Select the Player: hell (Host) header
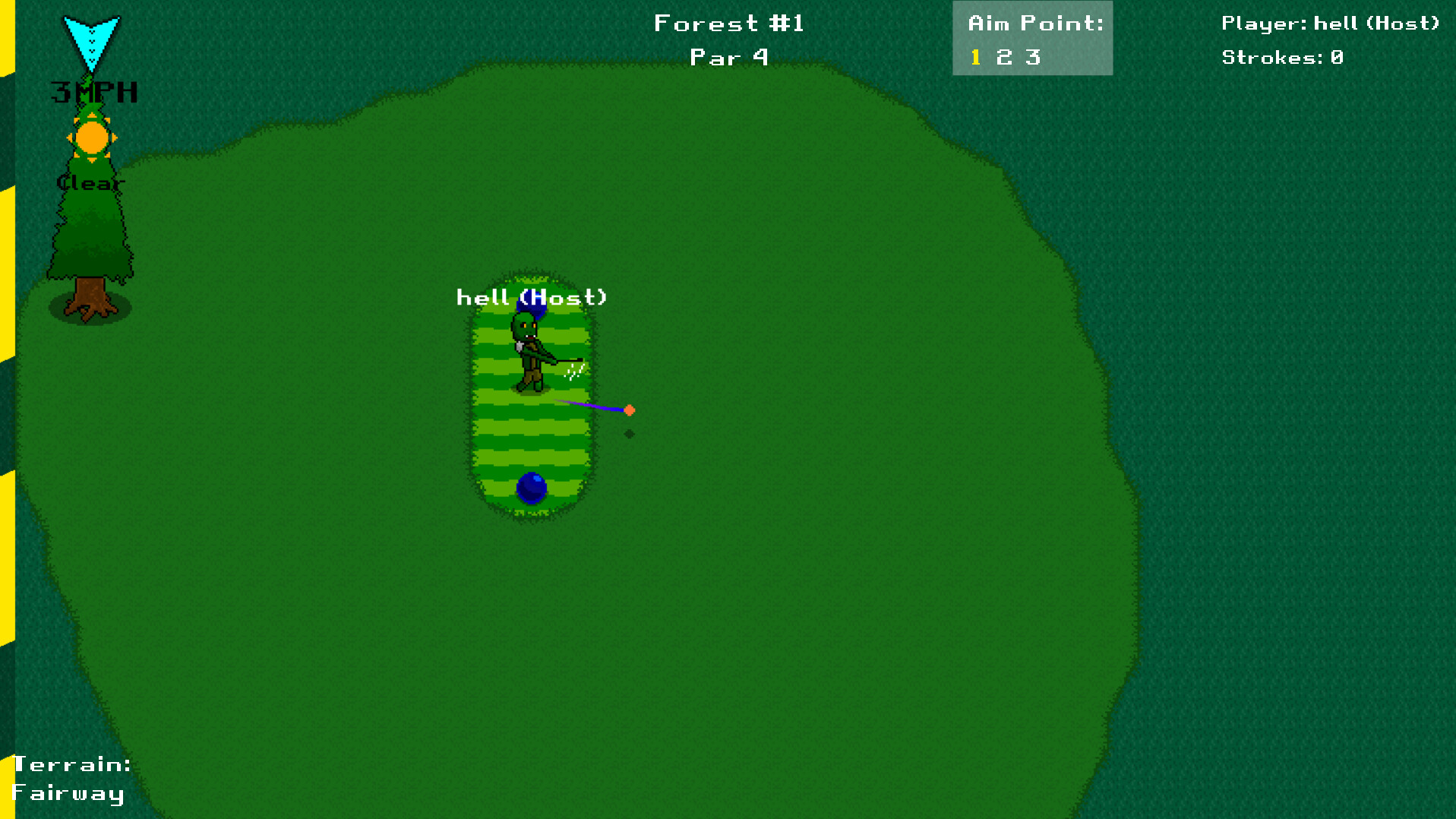The width and height of the screenshot is (1456, 819). [1329, 23]
